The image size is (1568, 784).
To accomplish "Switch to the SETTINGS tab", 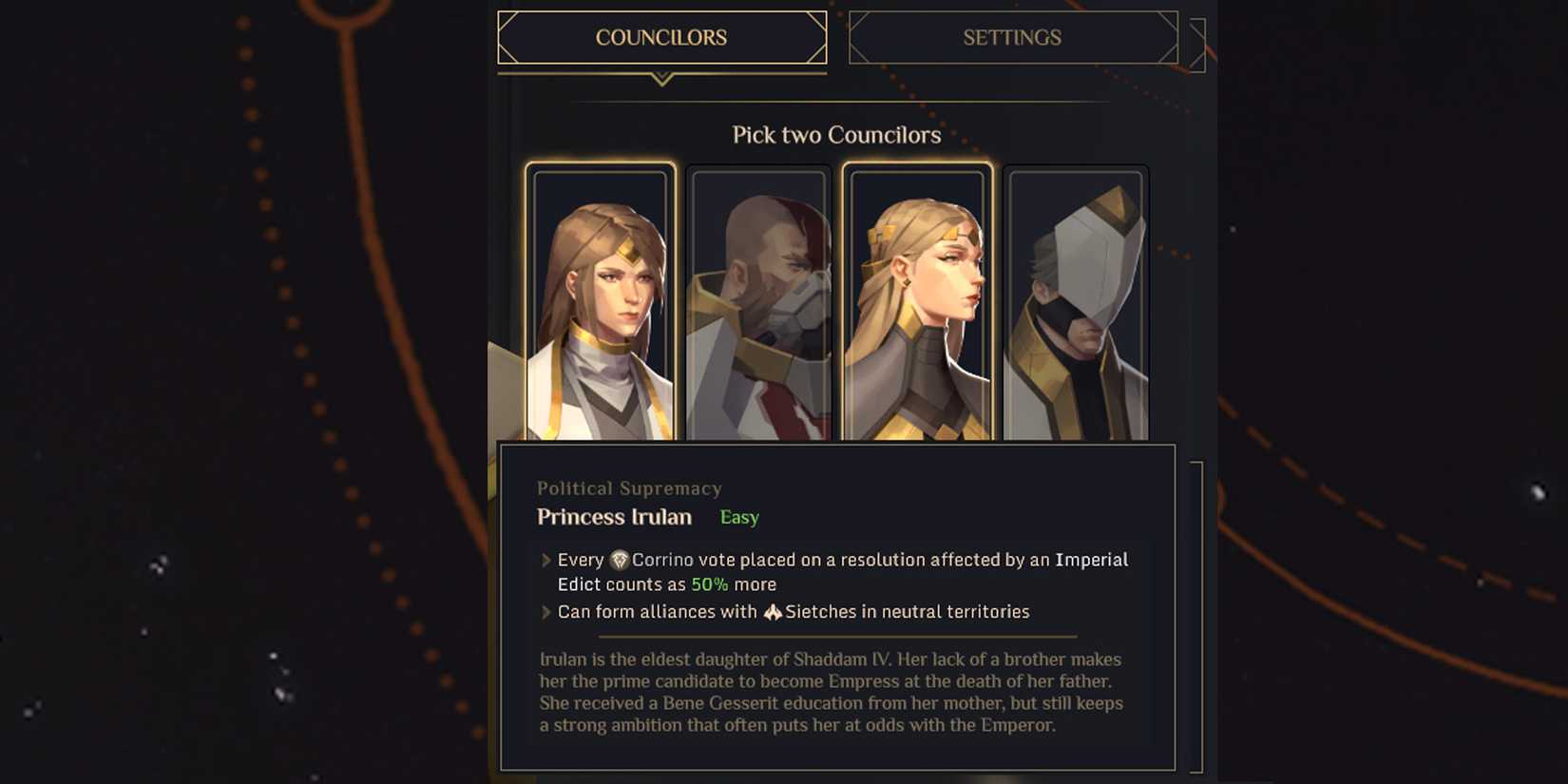I will (1013, 38).
